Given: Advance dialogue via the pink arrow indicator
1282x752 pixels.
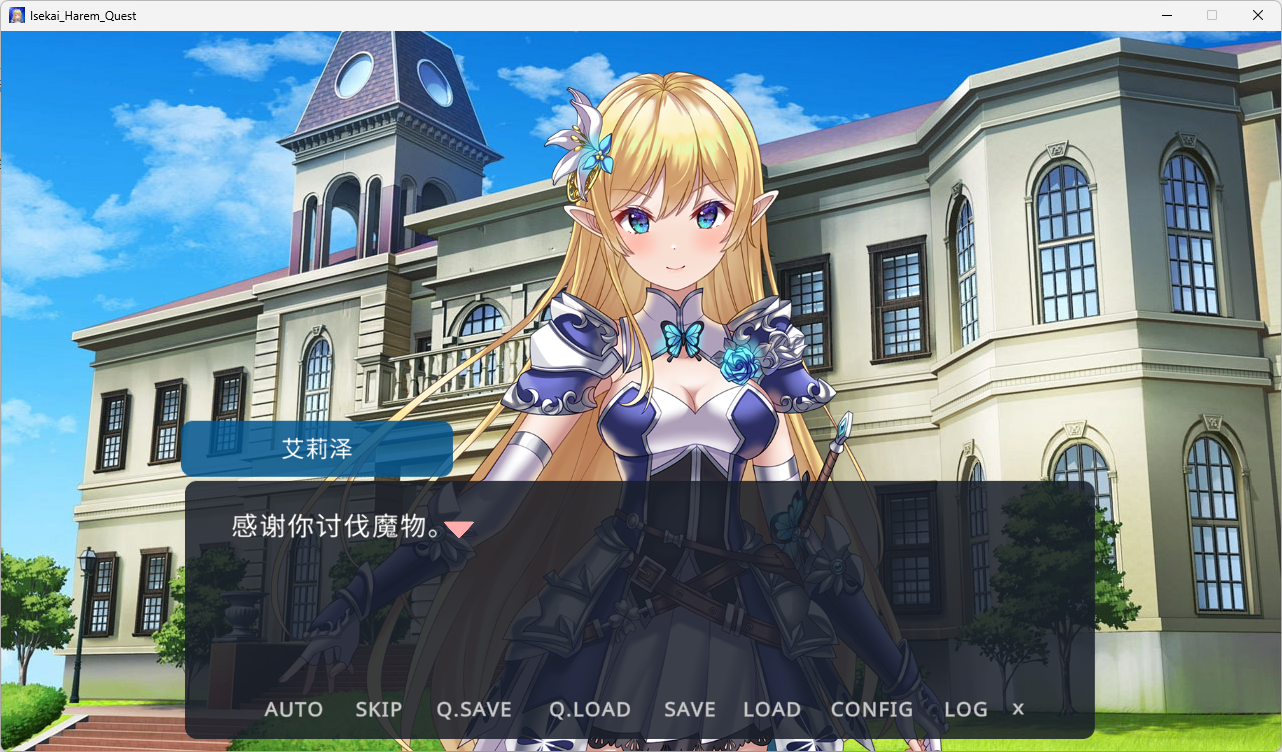Looking at the screenshot, I should 459,529.
